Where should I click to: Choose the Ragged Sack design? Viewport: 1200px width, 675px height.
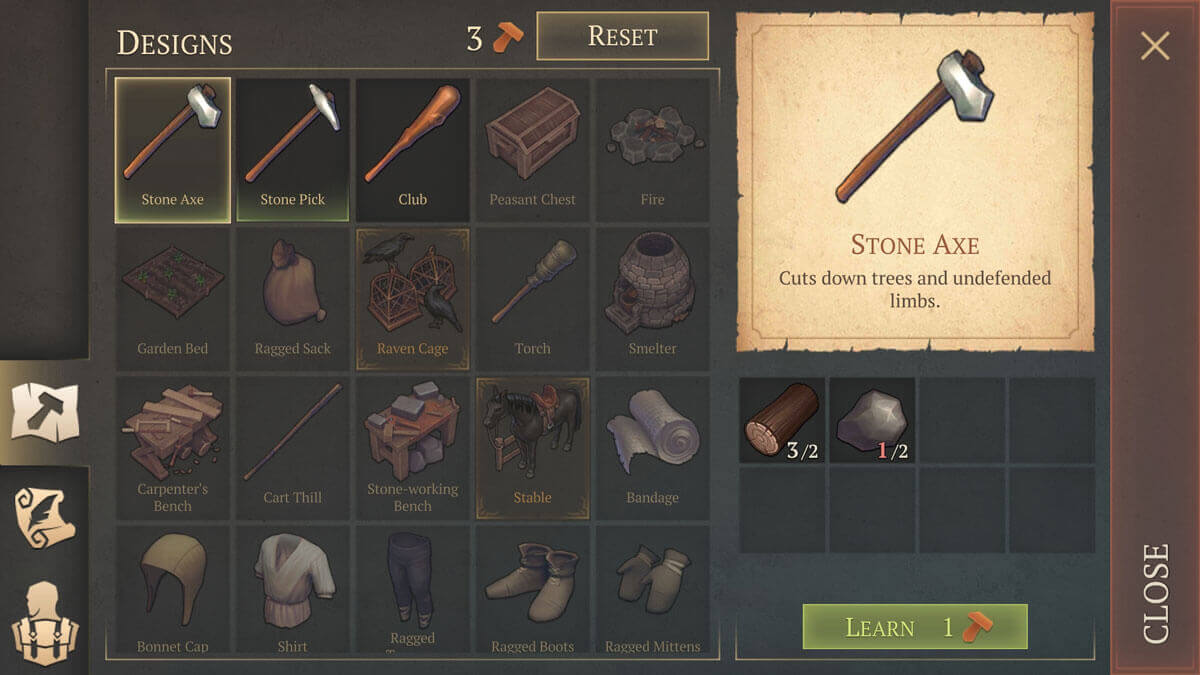pyautogui.click(x=293, y=298)
